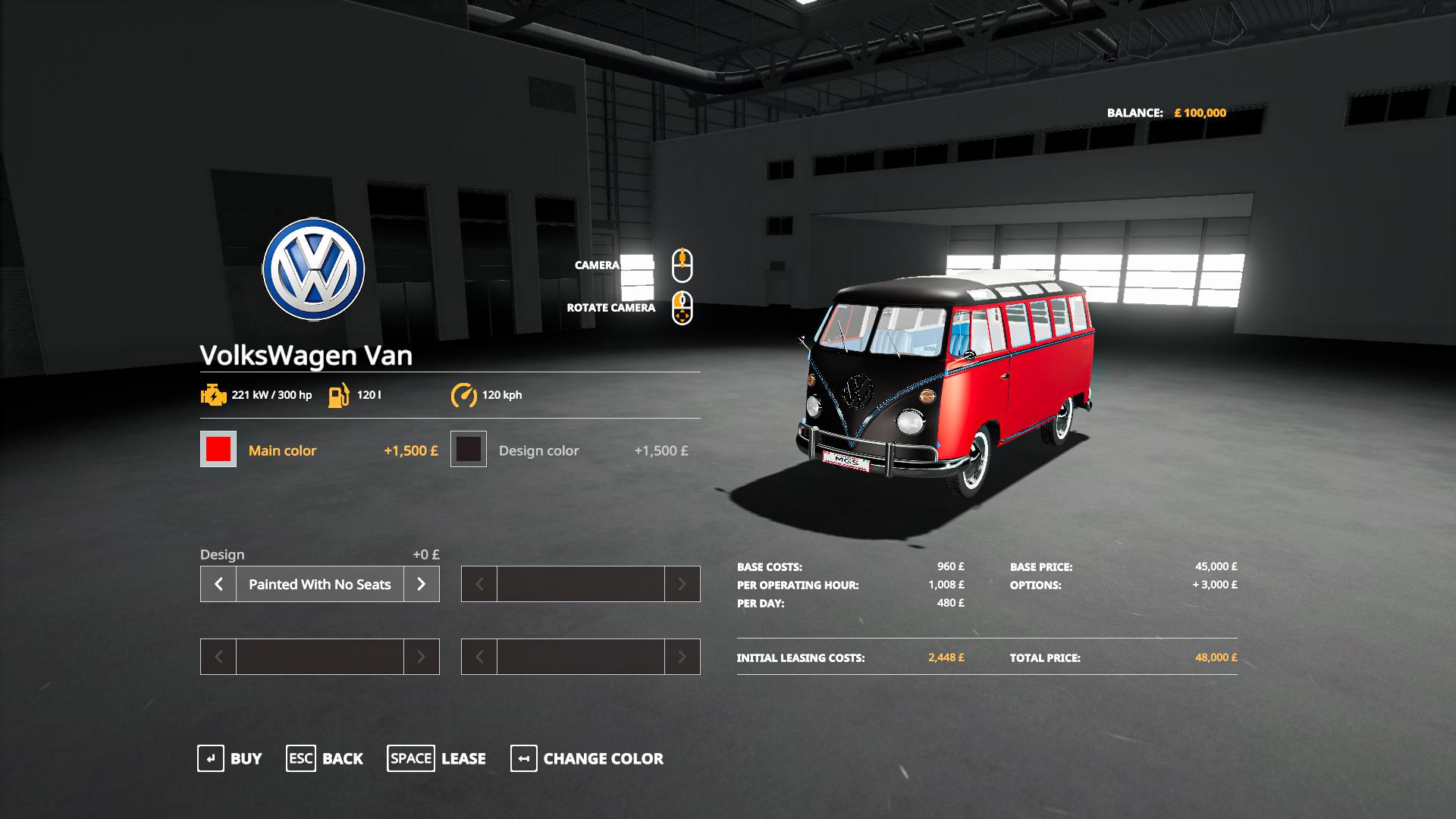
Task: Toggle the Painted With No Seats design
Action: 318,584
